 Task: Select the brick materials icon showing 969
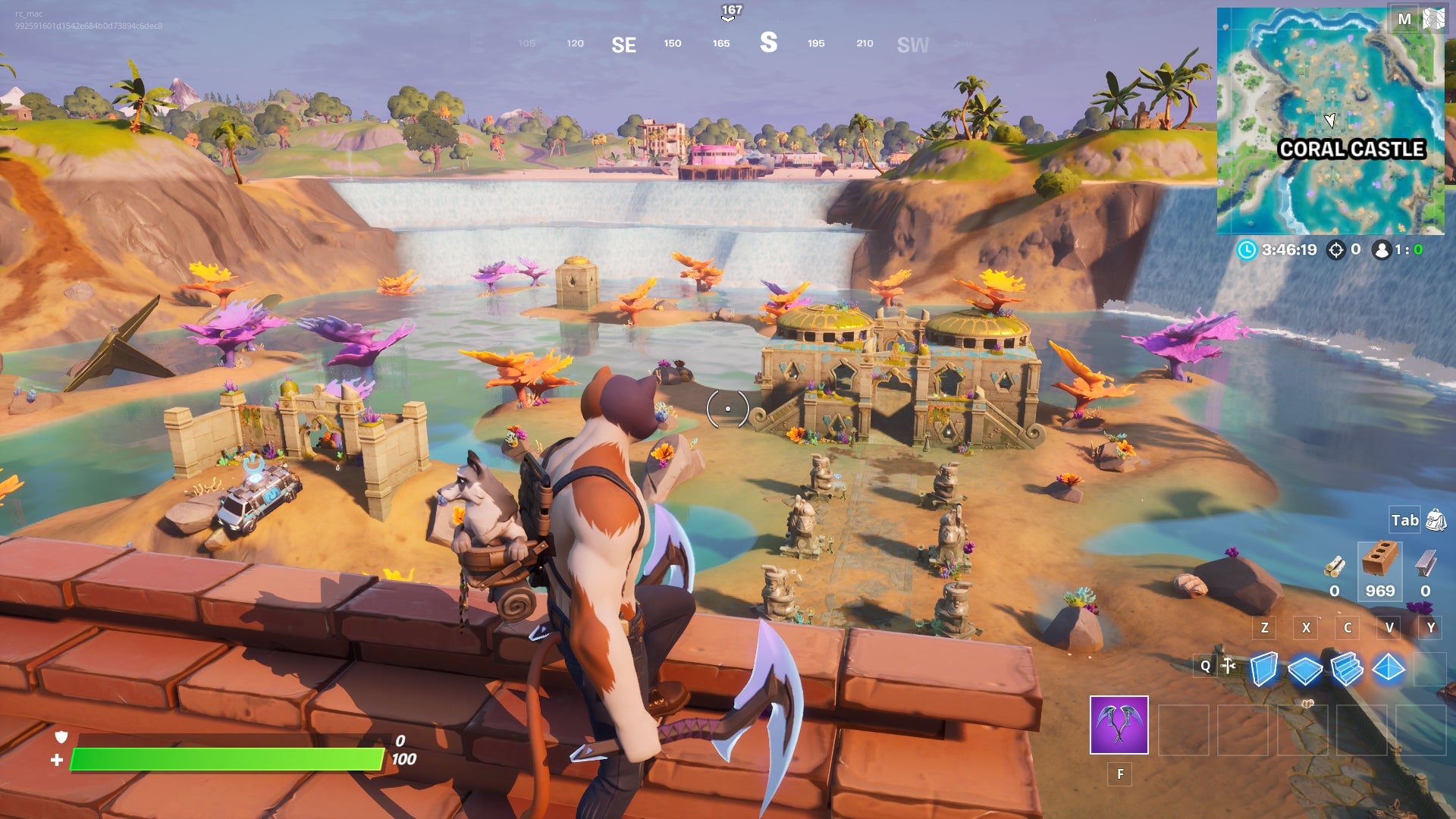[x=1381, y=561]
